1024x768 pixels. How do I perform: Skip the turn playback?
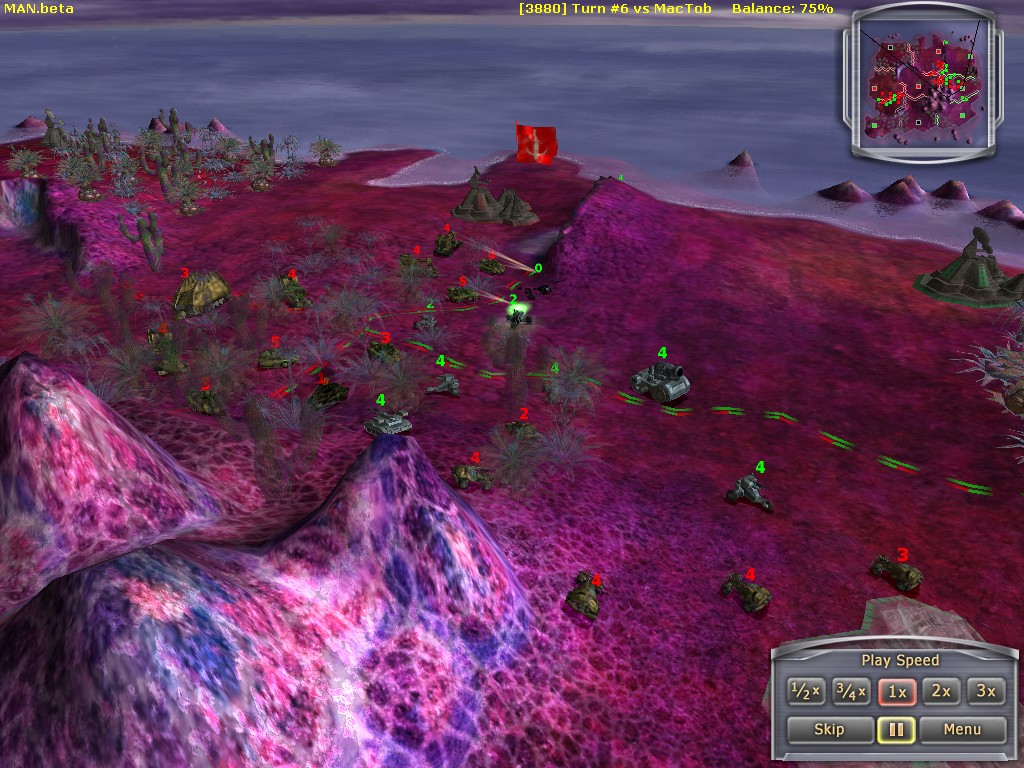pyautogui.click(x=829, y=729)
